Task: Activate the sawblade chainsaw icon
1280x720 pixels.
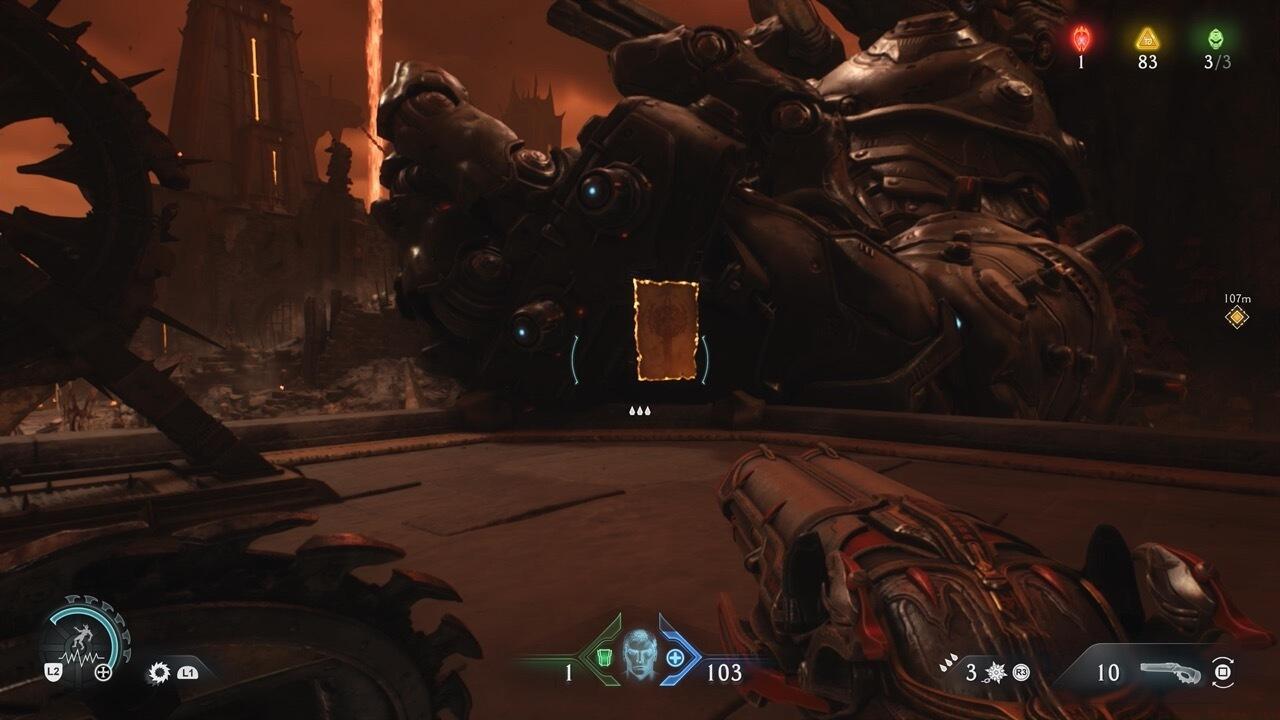Action: click(157, 672)
